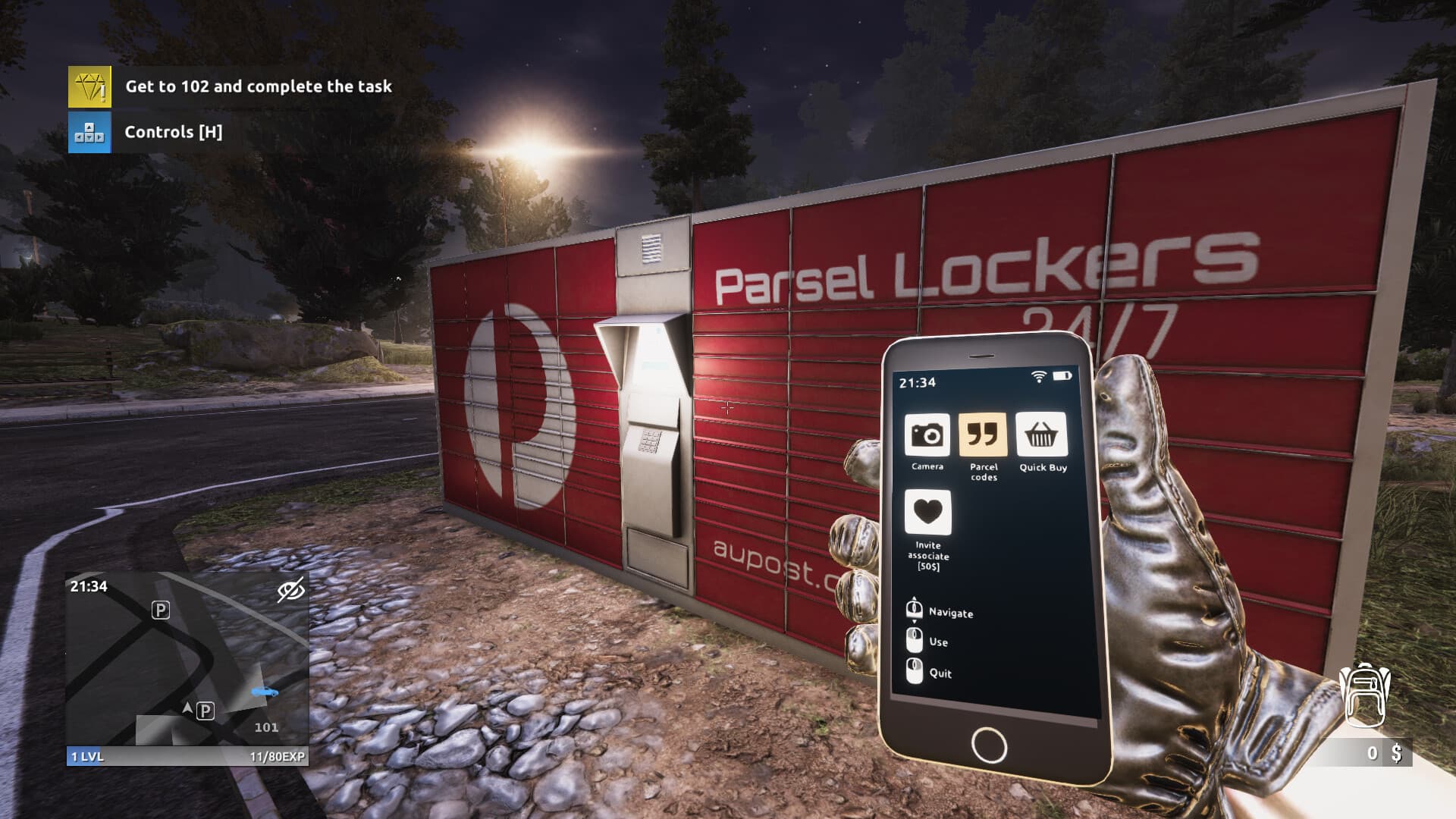Choose Use from the phone controls list
Viewport: 1456px width, 819px height.
pyautogui.click(x=939, y=642)
